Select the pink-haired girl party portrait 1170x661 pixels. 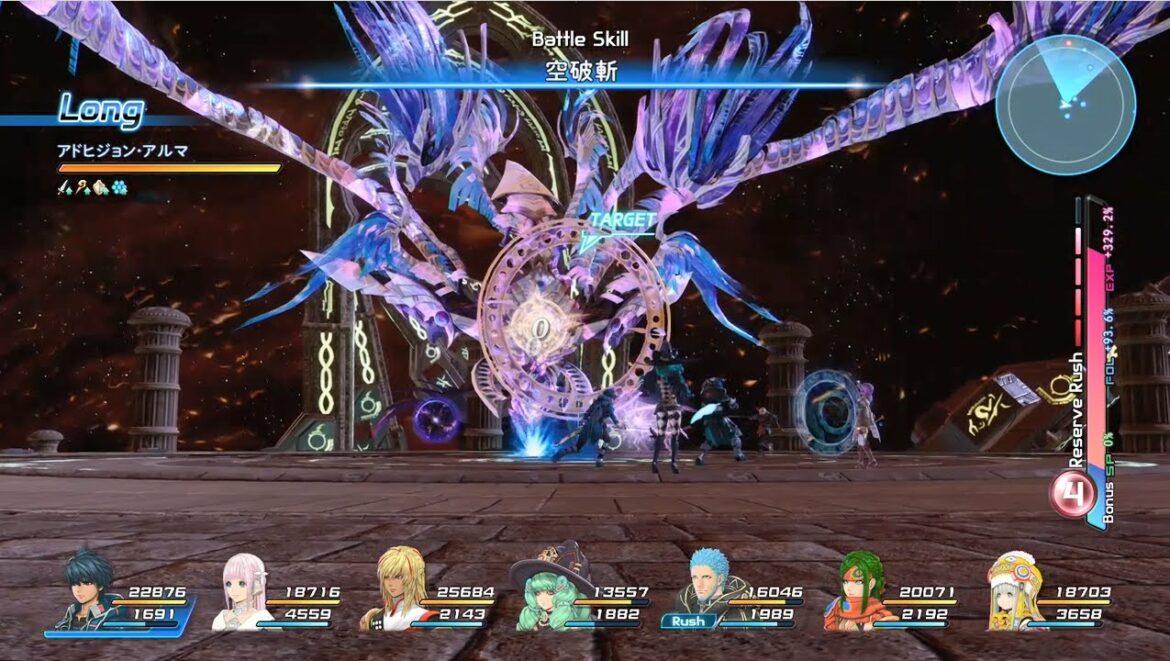click(241, 592)
